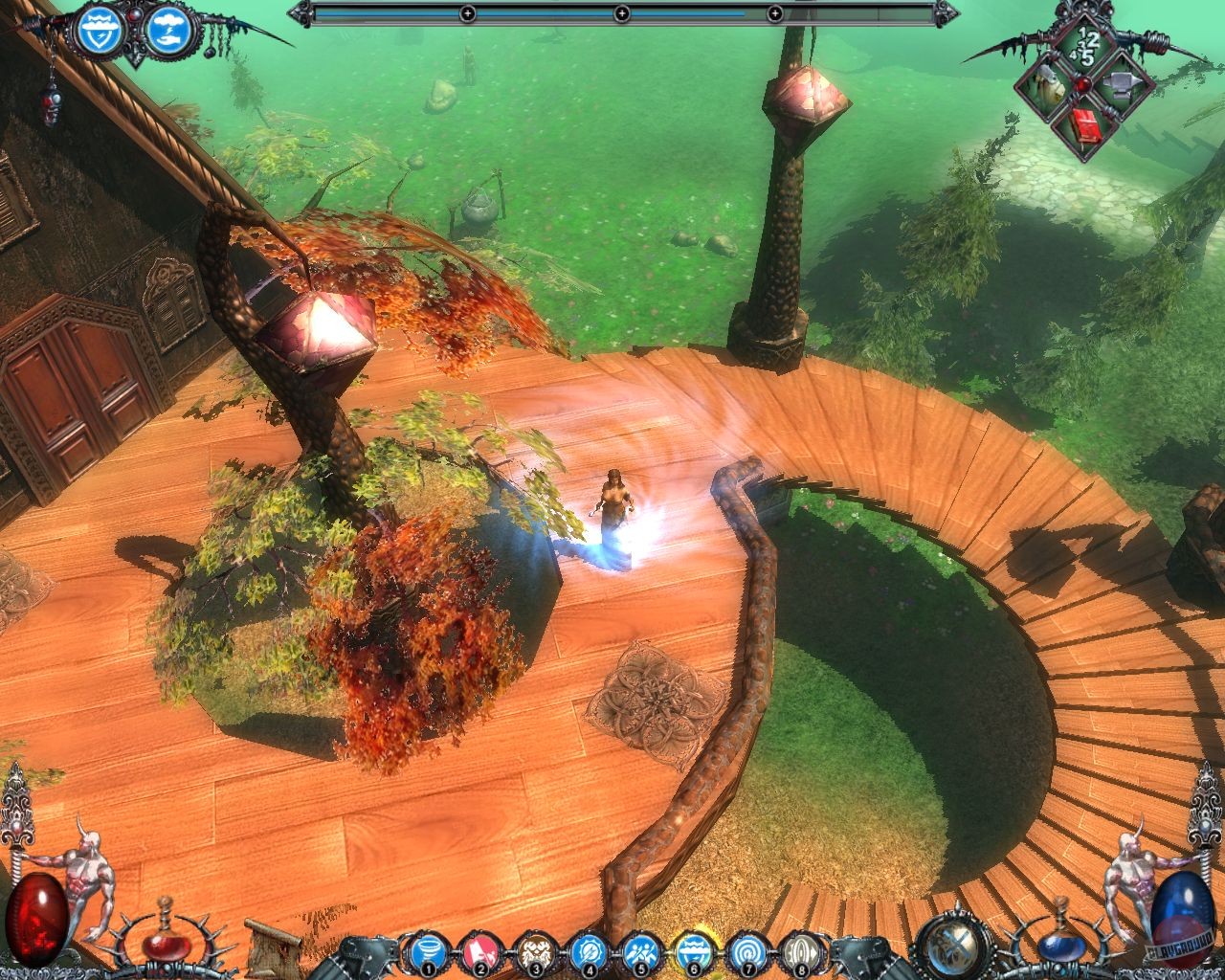Open the blacksmith anvil crafting panel

coord(1122,86)
